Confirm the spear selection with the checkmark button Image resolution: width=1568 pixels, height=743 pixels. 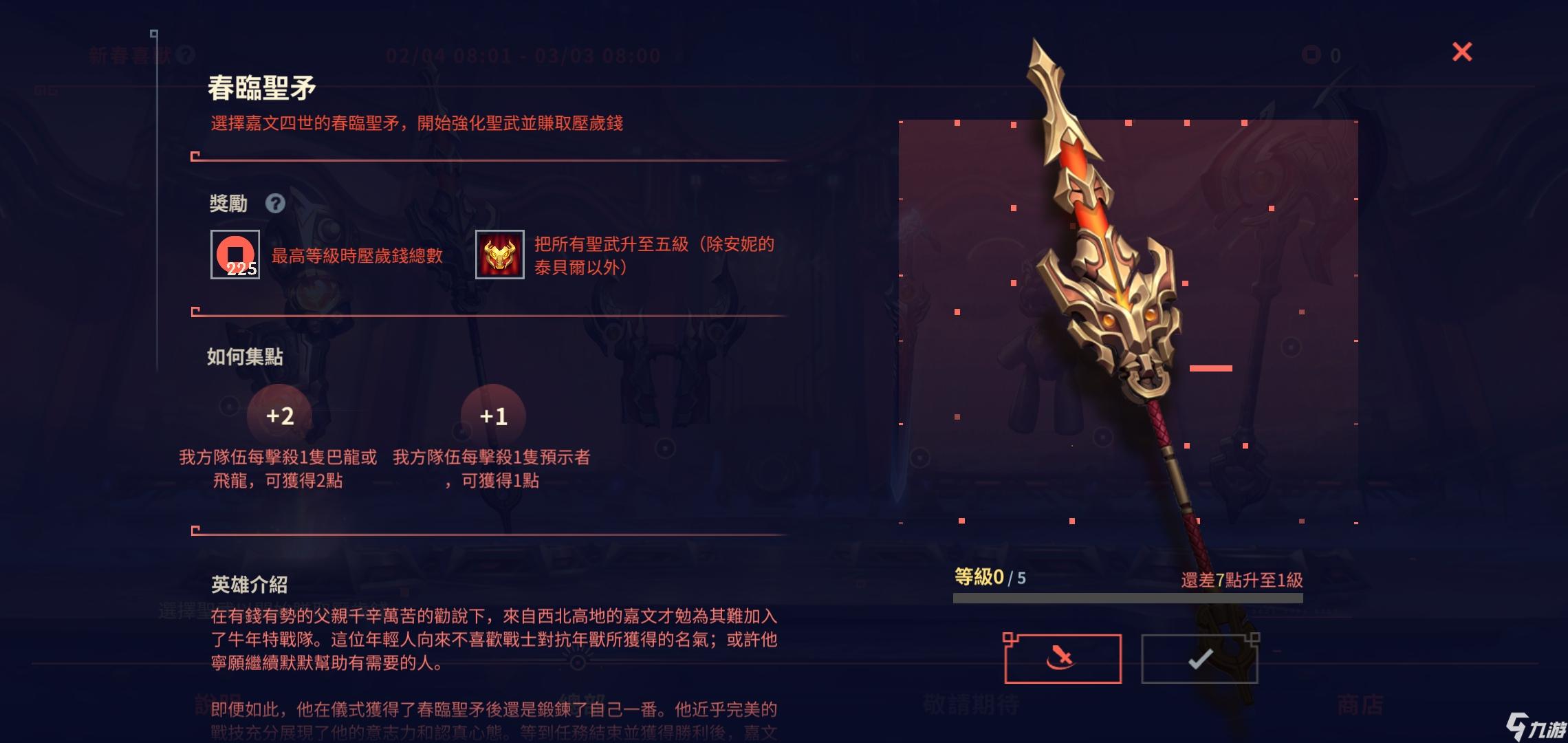(x=1199, y=659)
